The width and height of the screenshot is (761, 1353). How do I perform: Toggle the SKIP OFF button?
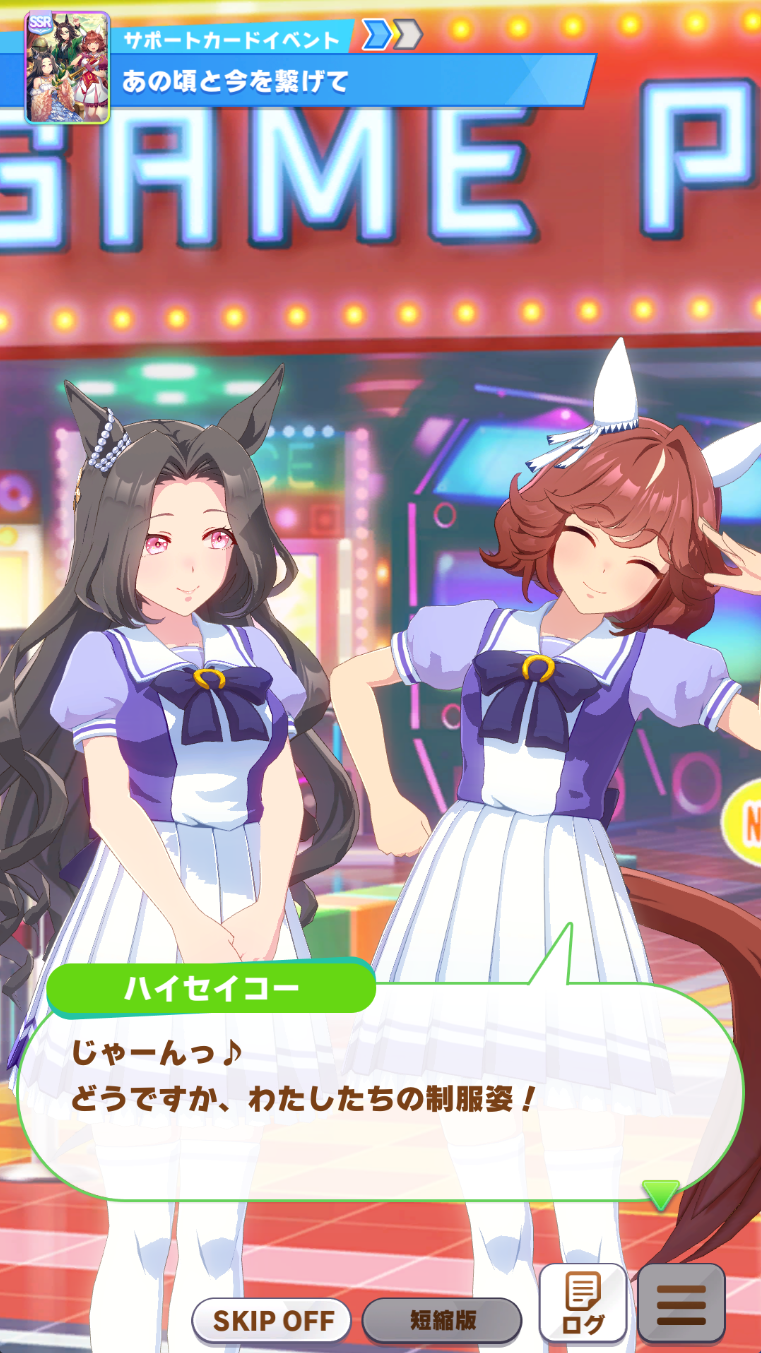[x=271, y=1320]
